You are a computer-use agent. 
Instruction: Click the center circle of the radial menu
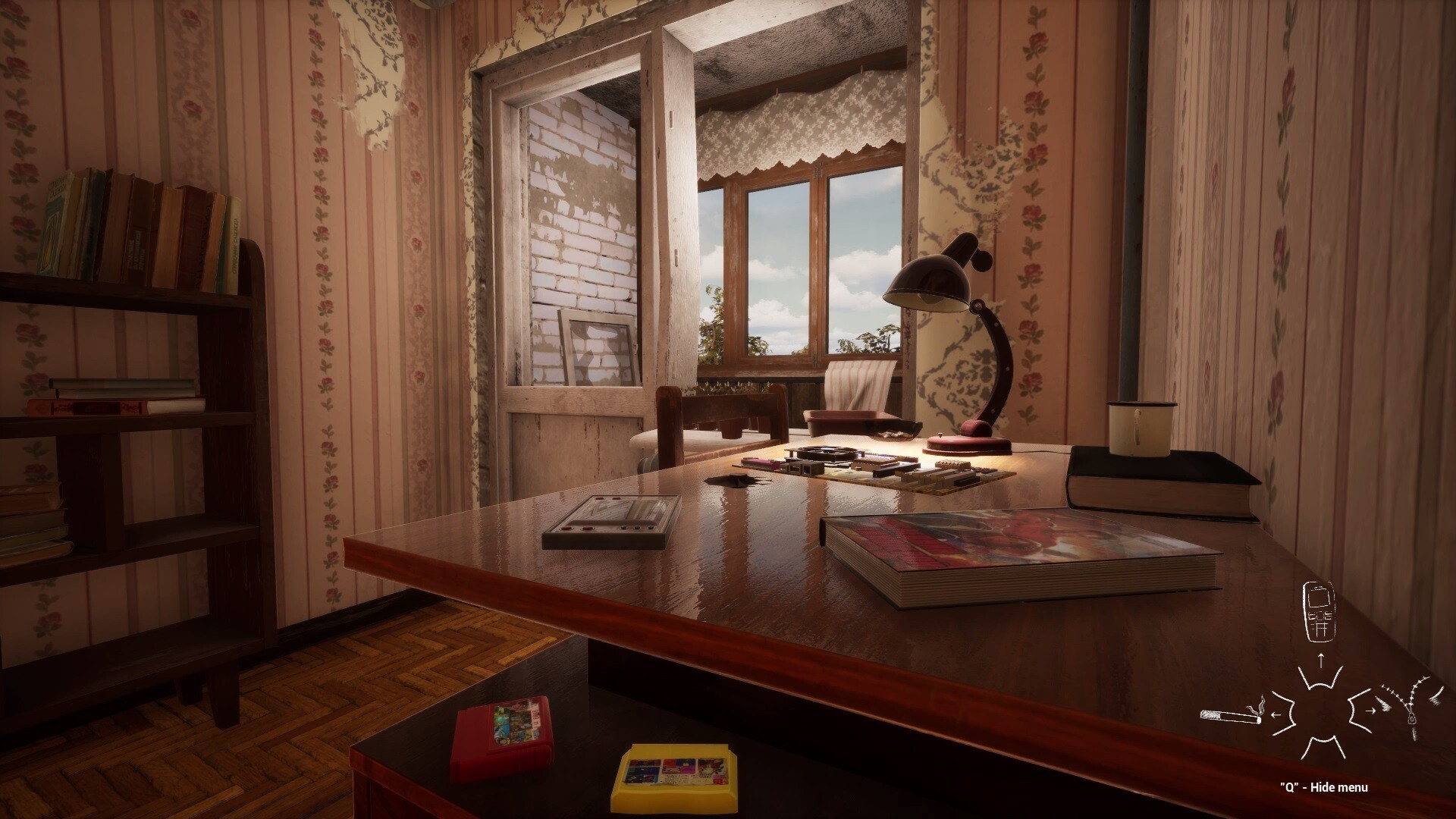pyautogui.click(x=1323, y=713)
